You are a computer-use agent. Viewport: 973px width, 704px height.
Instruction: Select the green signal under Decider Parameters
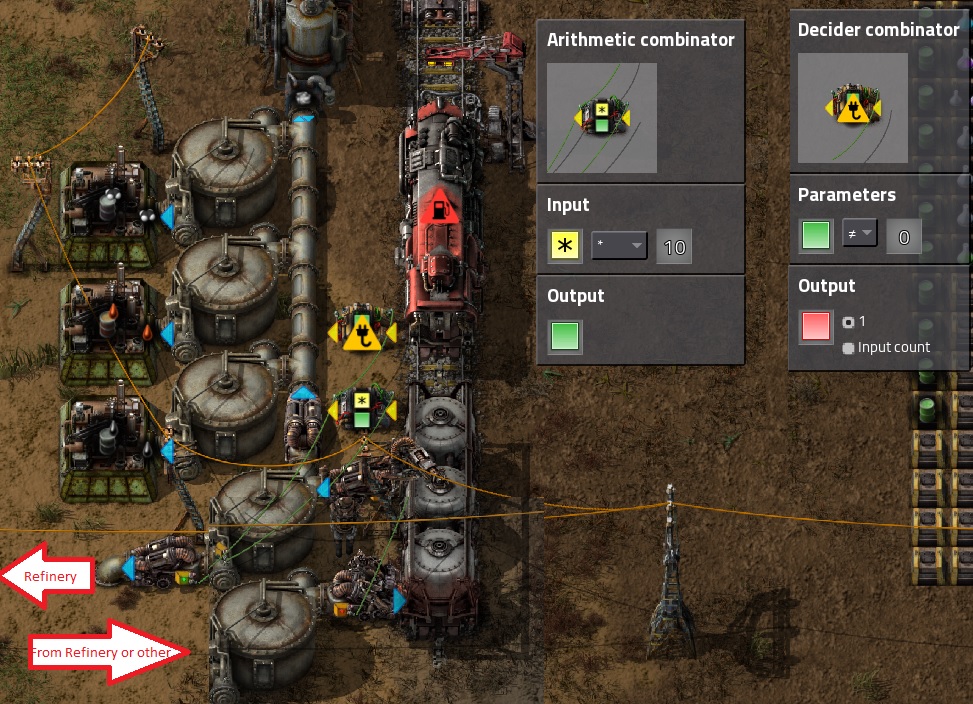(x=816, y=237)
